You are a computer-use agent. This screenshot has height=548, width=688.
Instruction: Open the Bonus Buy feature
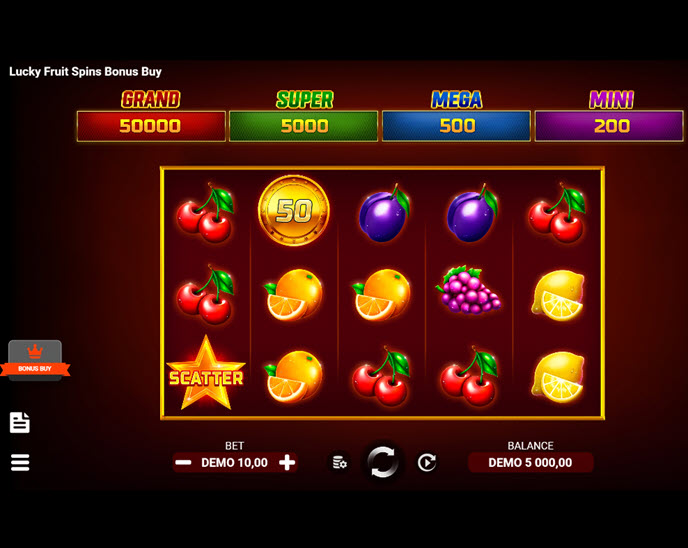tap(35, 360)
